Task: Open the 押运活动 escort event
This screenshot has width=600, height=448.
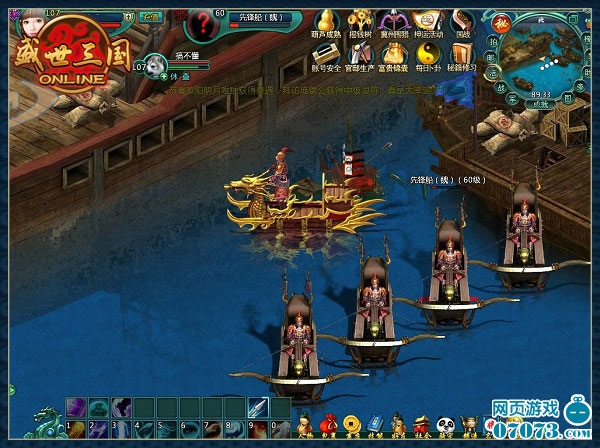Action: (427, 20)
